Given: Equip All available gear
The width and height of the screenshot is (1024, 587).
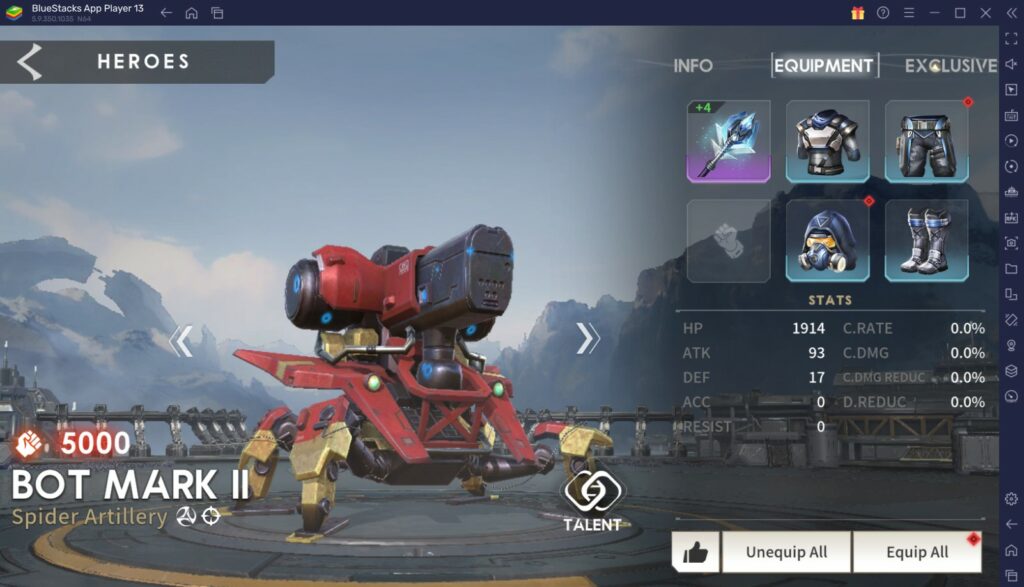Looking at the screenshot, I should pyautogui.click(x=917, y=552).
